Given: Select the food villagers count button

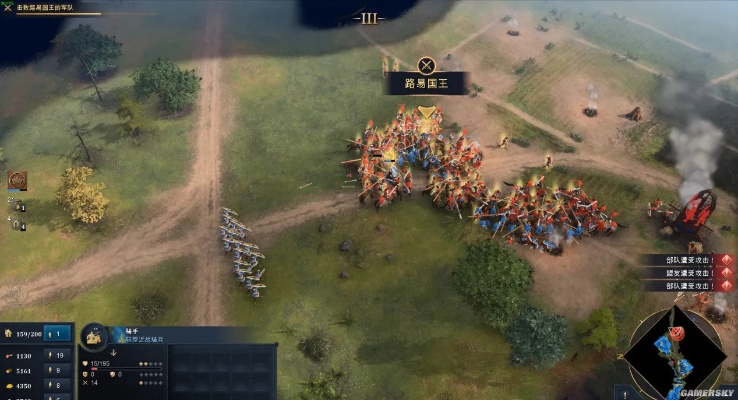Looking at the screenshot, I should click(x=56, y=354).
